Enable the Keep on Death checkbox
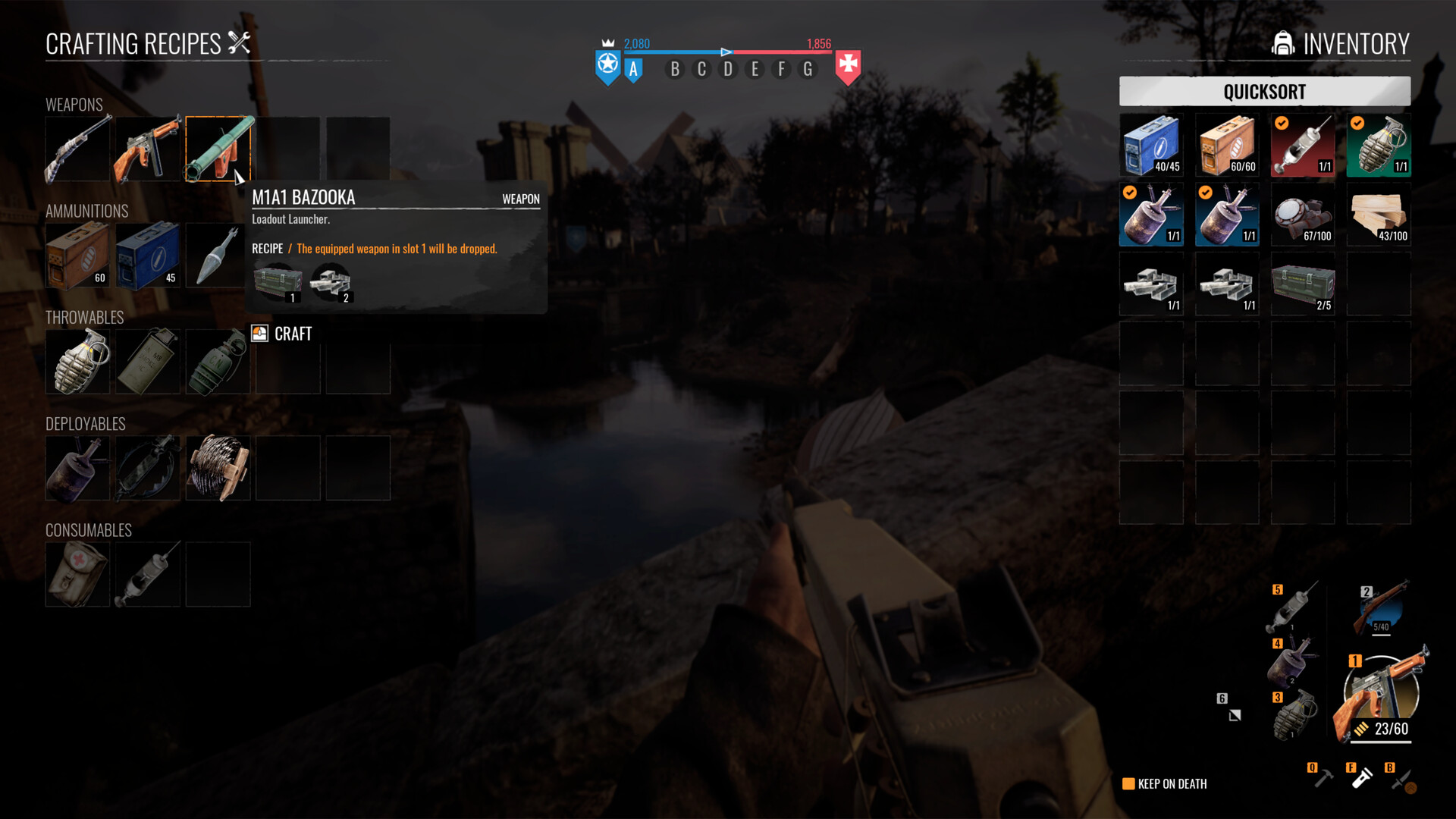1456x819 pixels. [x=1127, y=783]
